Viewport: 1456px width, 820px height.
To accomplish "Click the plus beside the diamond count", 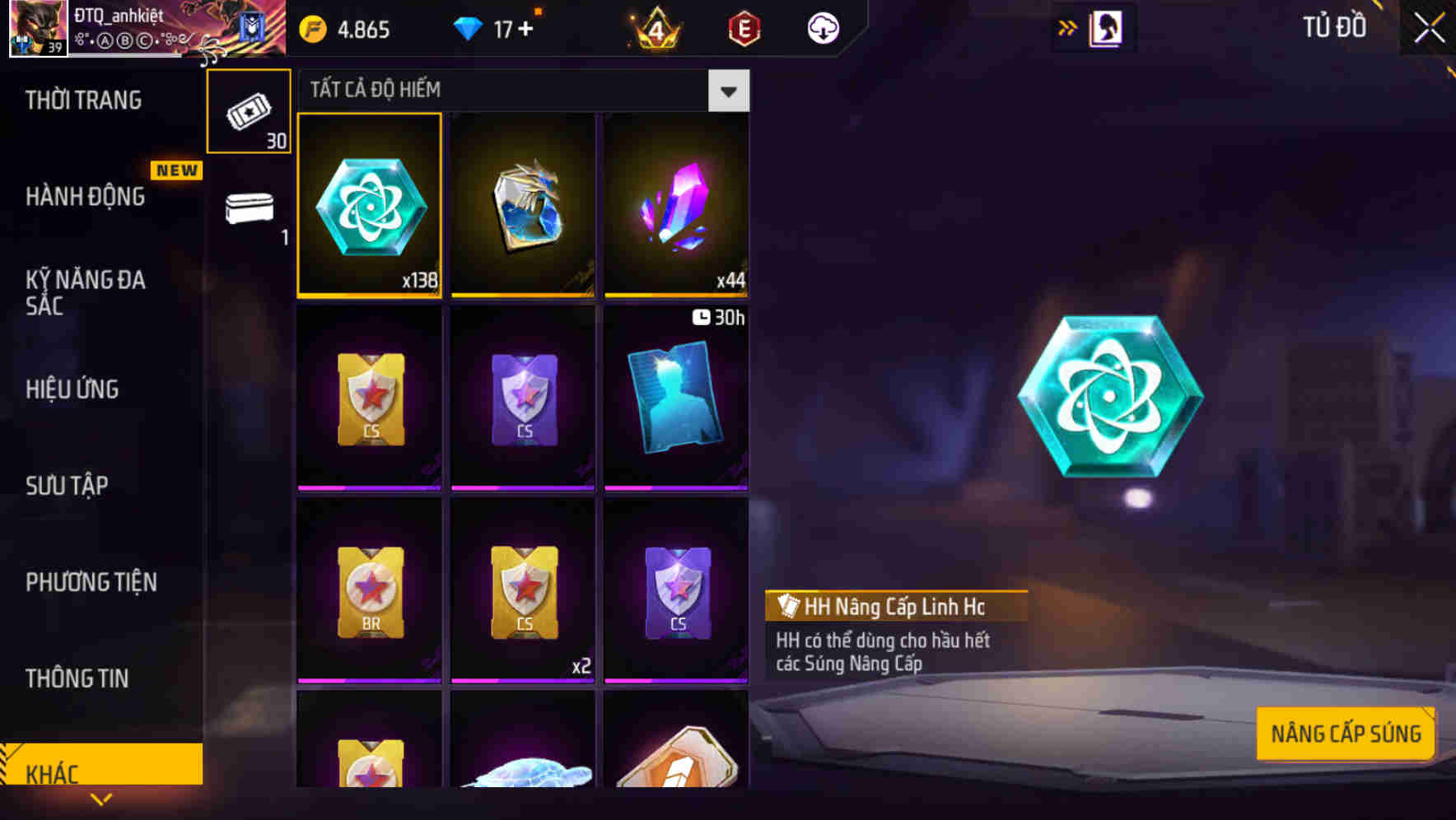I will point(525,27).
